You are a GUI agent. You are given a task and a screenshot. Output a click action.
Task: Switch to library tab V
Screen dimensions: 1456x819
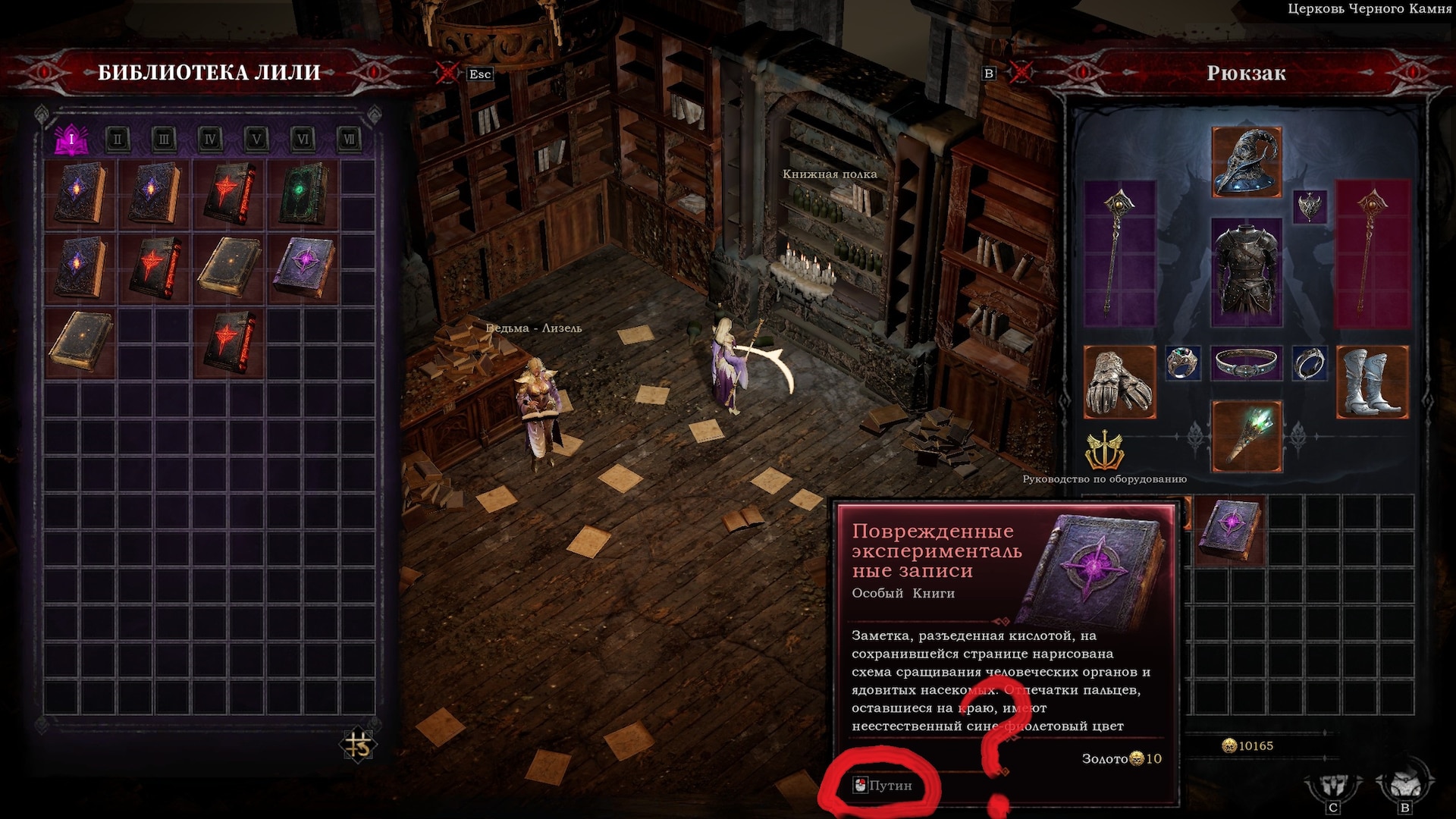[256, 139]
